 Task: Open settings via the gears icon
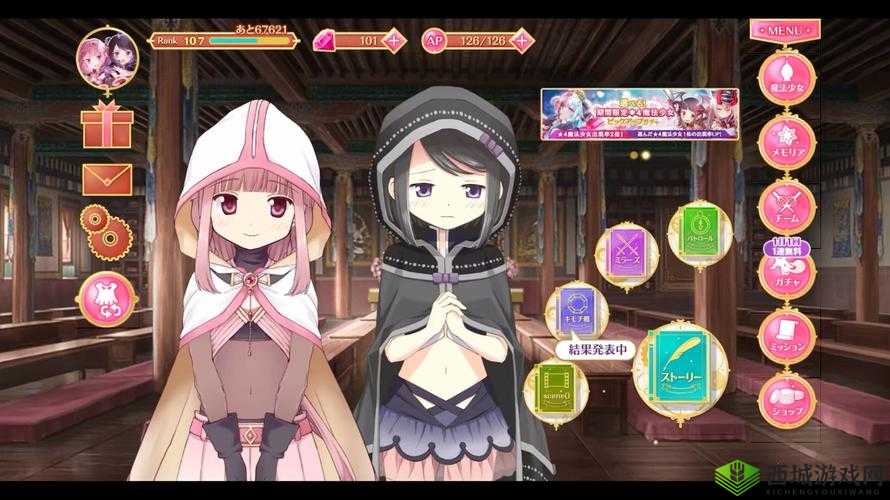pos(104,230)
